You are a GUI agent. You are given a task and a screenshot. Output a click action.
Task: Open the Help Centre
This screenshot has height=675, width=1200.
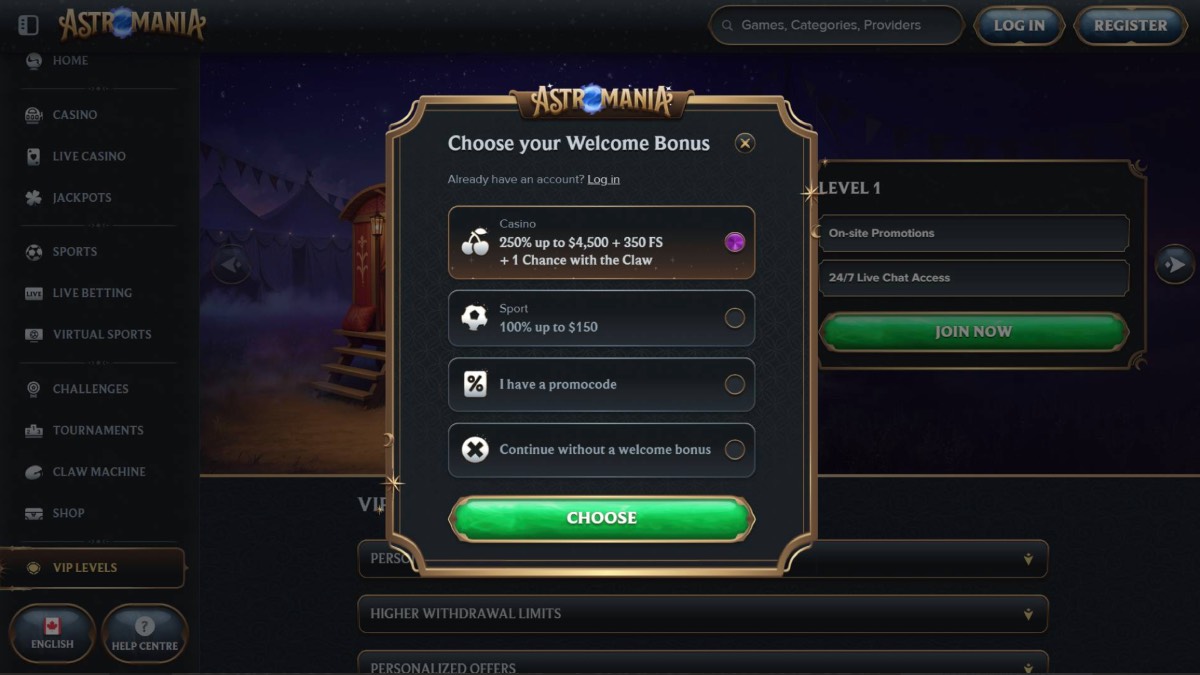coord(144,633)
